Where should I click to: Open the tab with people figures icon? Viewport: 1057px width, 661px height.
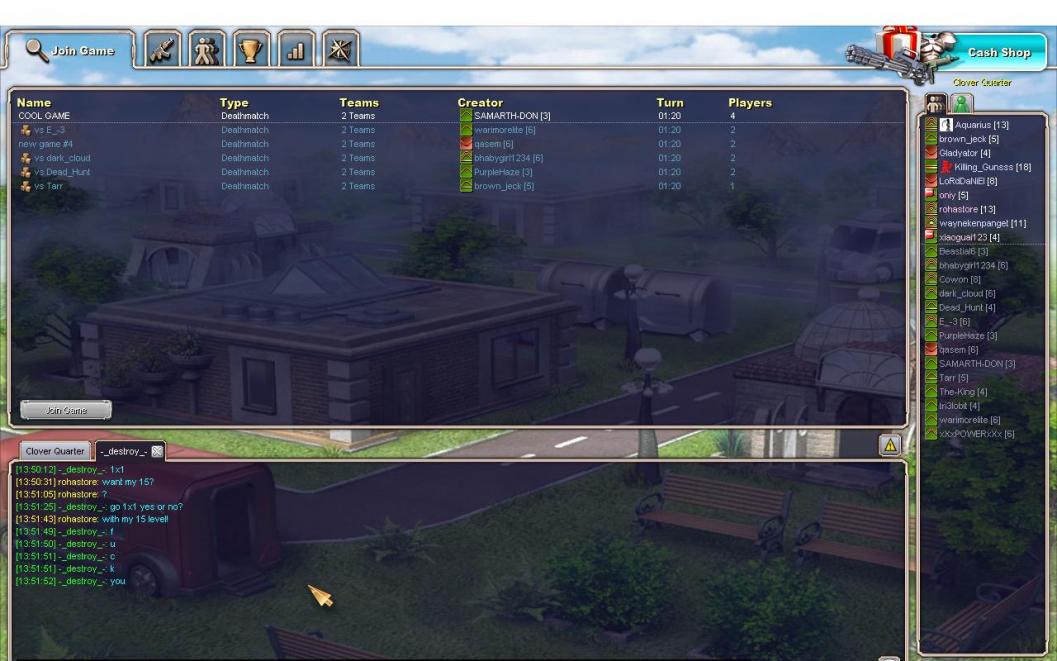tap(207, 51)
